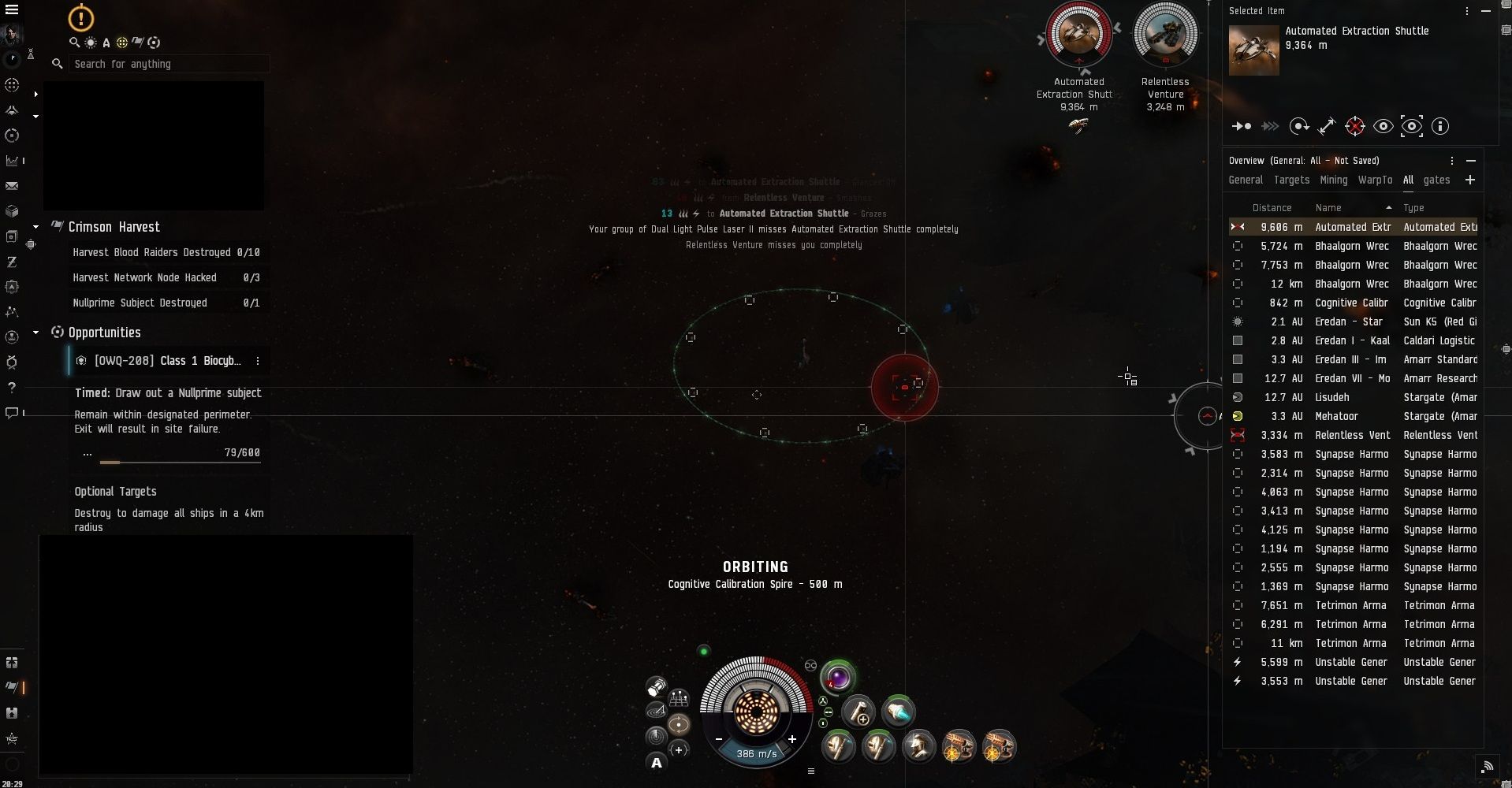Switch to the Mining overview tab
Viewport: 1512px width, 788px height.
[1333, 180]
